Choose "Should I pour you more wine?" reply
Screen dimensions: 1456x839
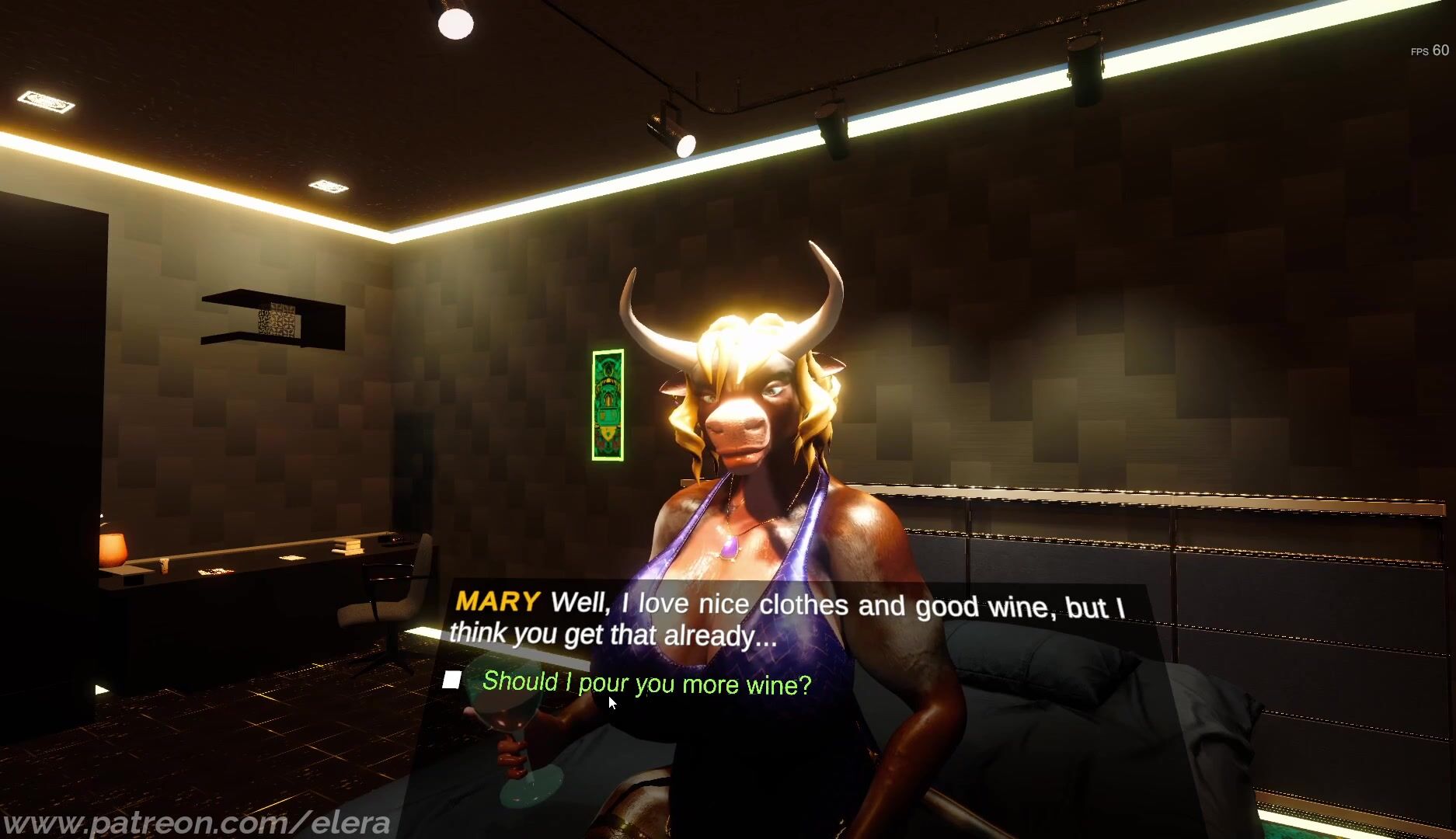tap(646, 684)
